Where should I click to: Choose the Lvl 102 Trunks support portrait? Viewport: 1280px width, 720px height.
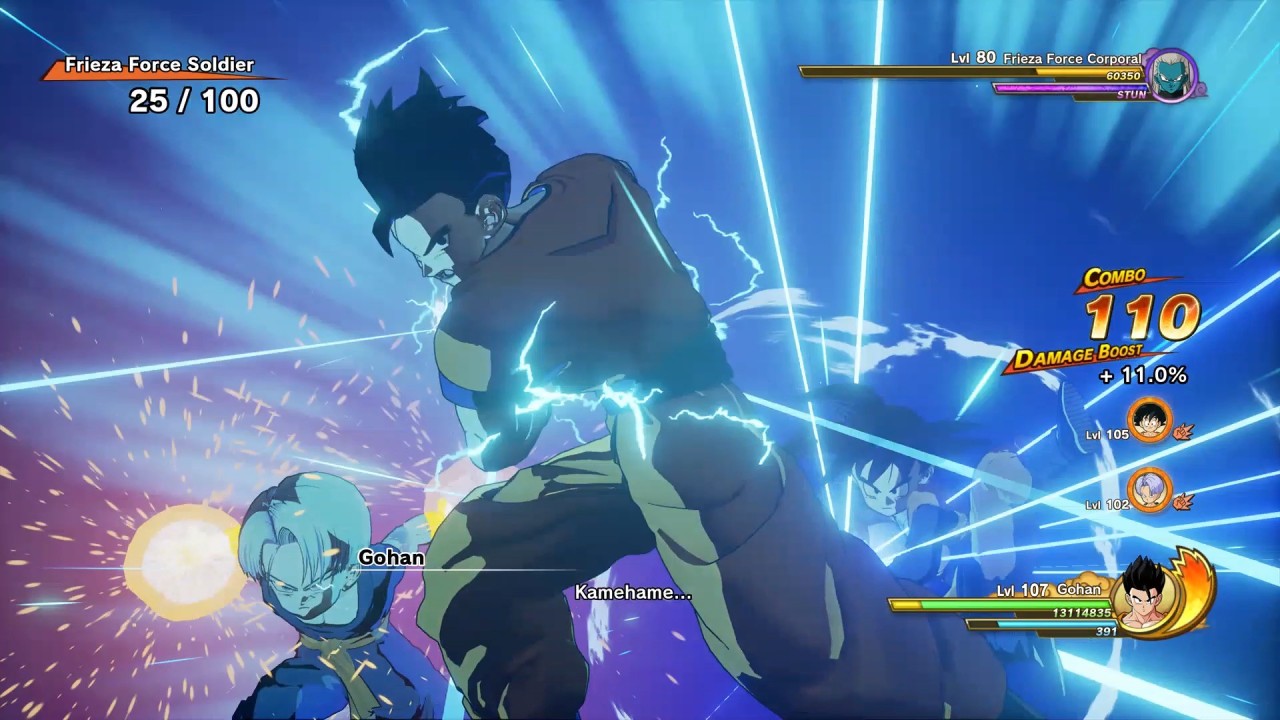tap(1148, 490)
